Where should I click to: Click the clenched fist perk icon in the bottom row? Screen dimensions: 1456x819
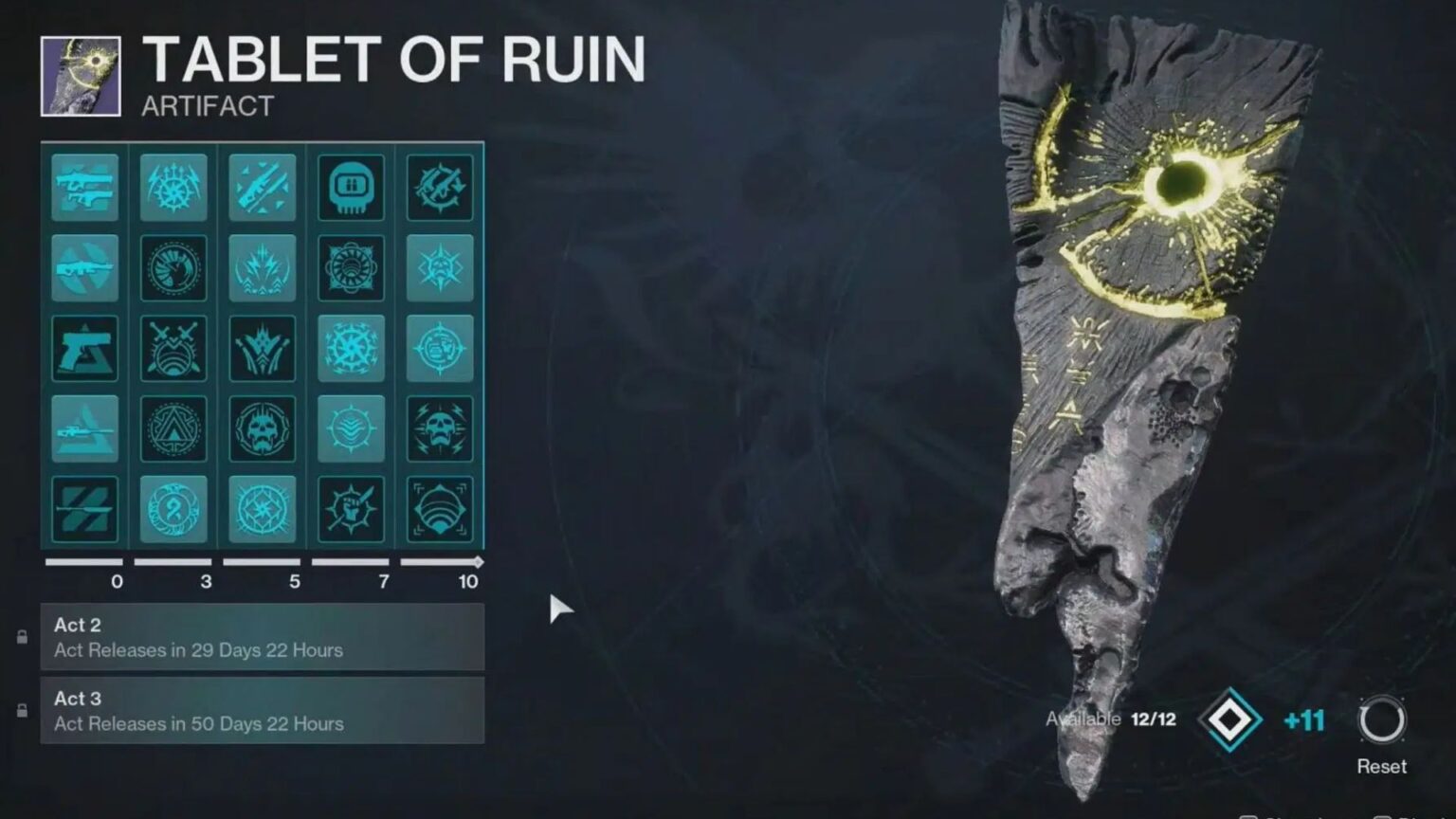click(x=351, y=509)
